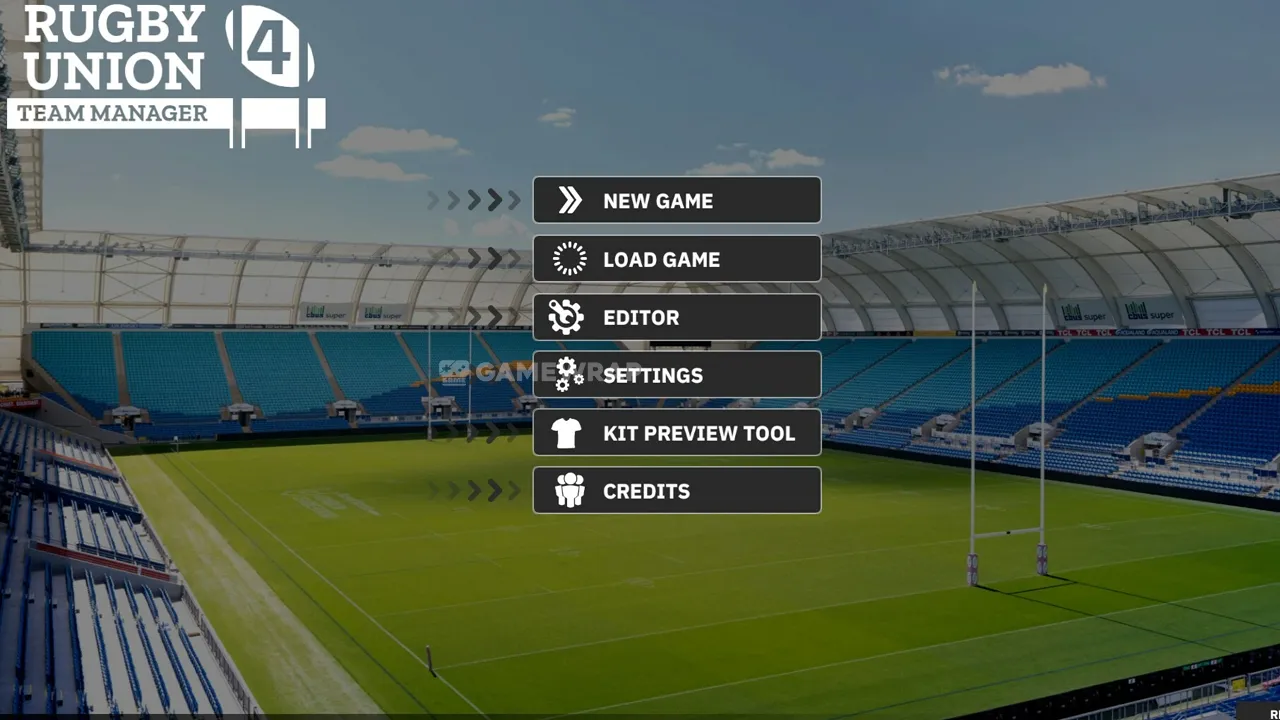Launch the Editor
The width and height of the screenshot is (1280, 720).
point(677,317)
